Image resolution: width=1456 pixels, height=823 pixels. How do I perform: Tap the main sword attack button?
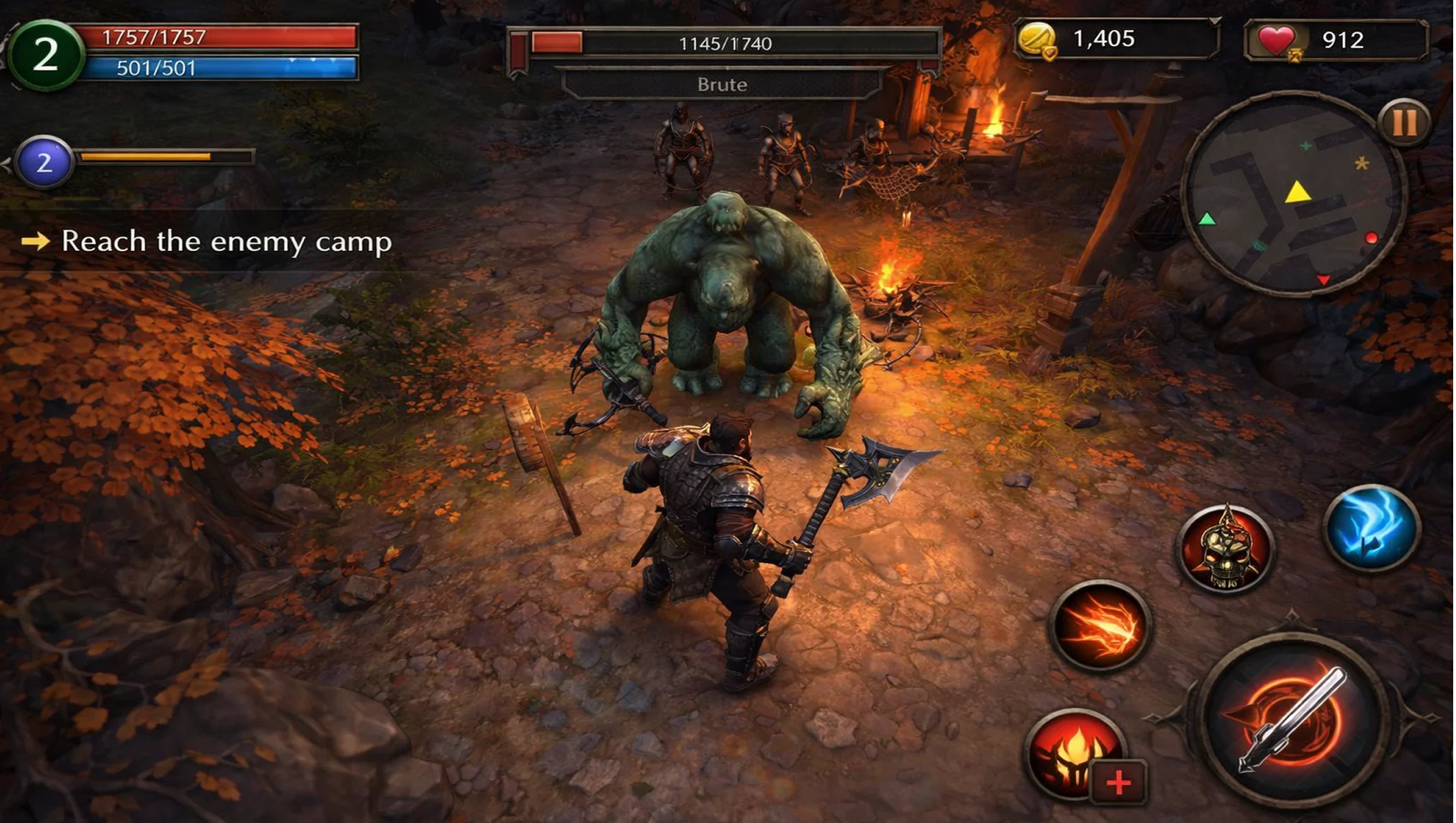point(1292,720)
